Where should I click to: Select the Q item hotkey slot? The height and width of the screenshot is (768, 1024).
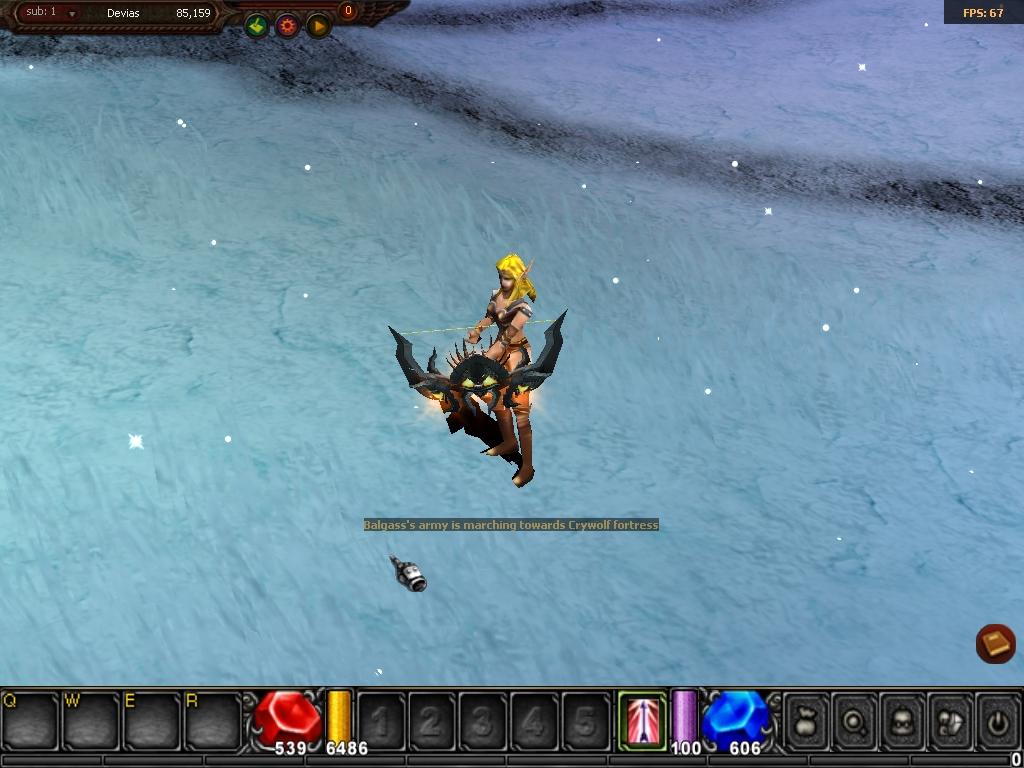click(x=30, y=719)
